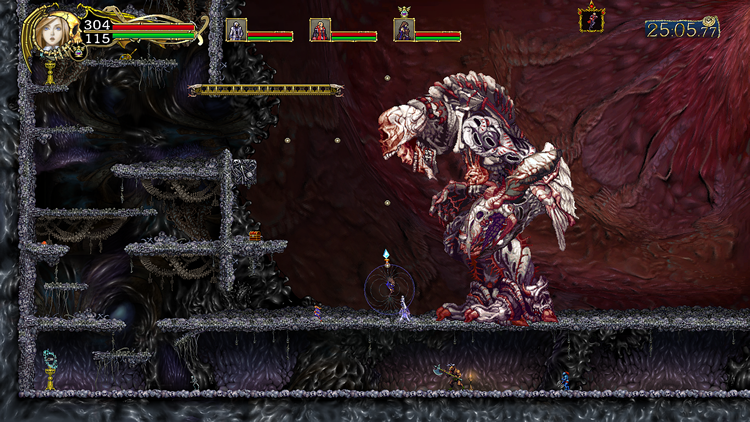This screenshot has height=422, width=750.
Task: Select the purple-robed ally portrait
Action: click(x=404, y=29)
